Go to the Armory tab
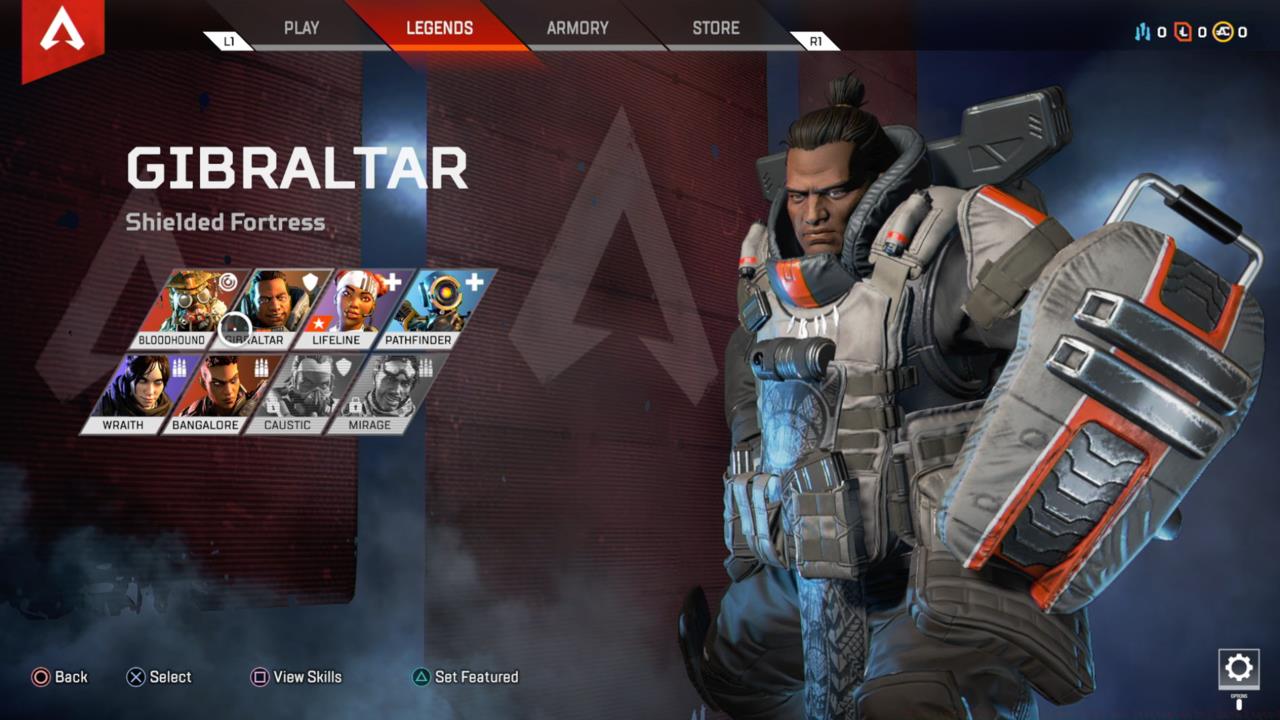 [577, 28]
